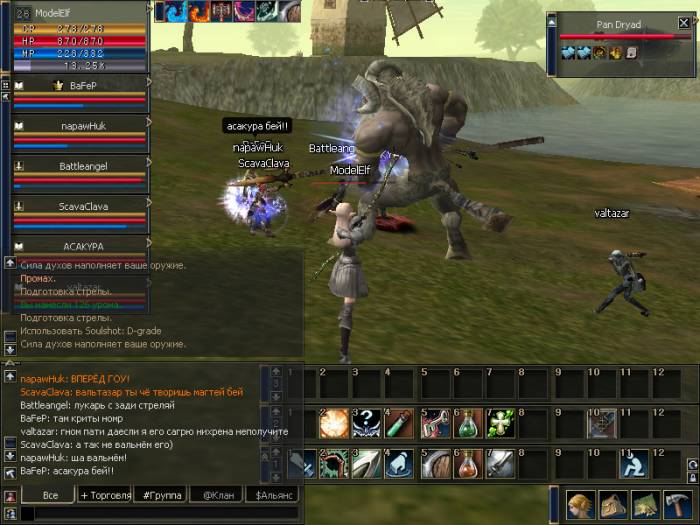
Task: Activate the green cross skill
Action: (501, 423)
